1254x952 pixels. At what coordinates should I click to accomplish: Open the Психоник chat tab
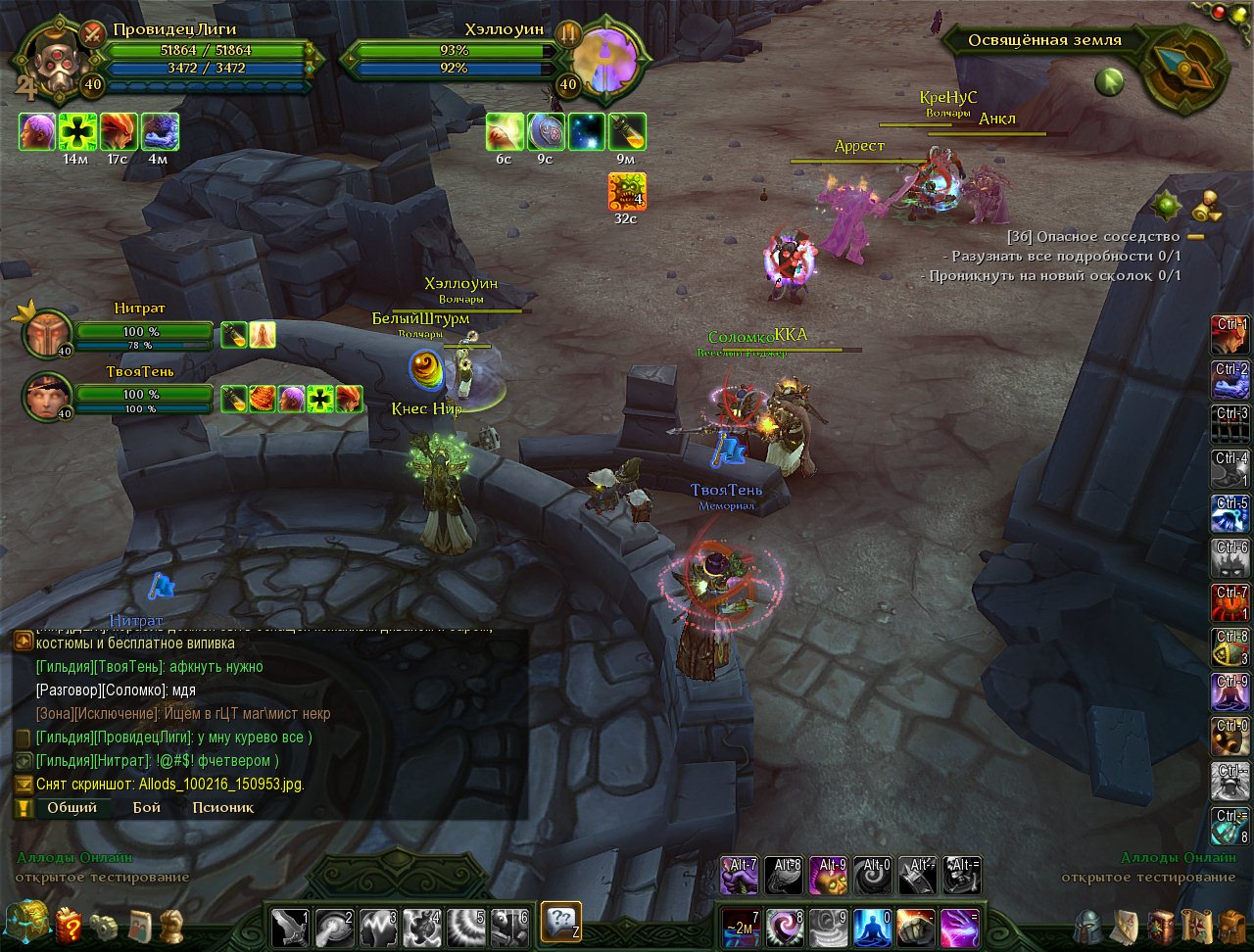click(222, 808)
